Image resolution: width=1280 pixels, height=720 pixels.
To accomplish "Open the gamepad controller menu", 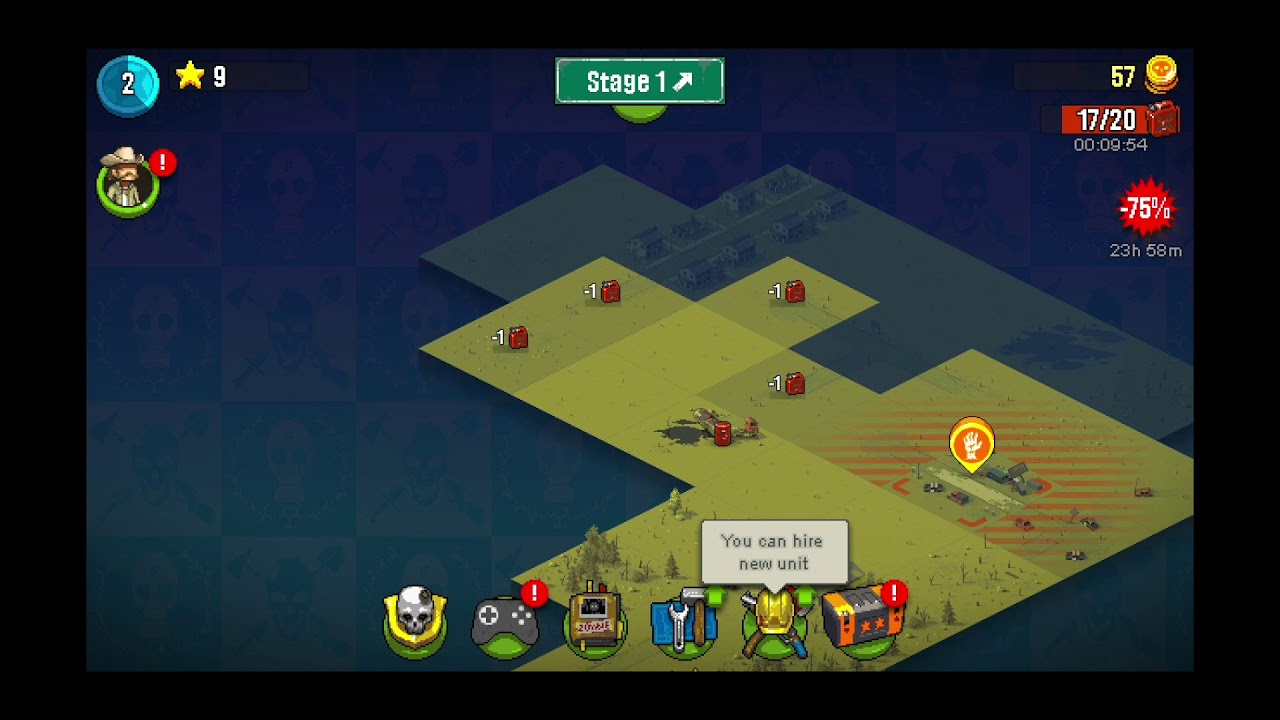I will point(505,623).
